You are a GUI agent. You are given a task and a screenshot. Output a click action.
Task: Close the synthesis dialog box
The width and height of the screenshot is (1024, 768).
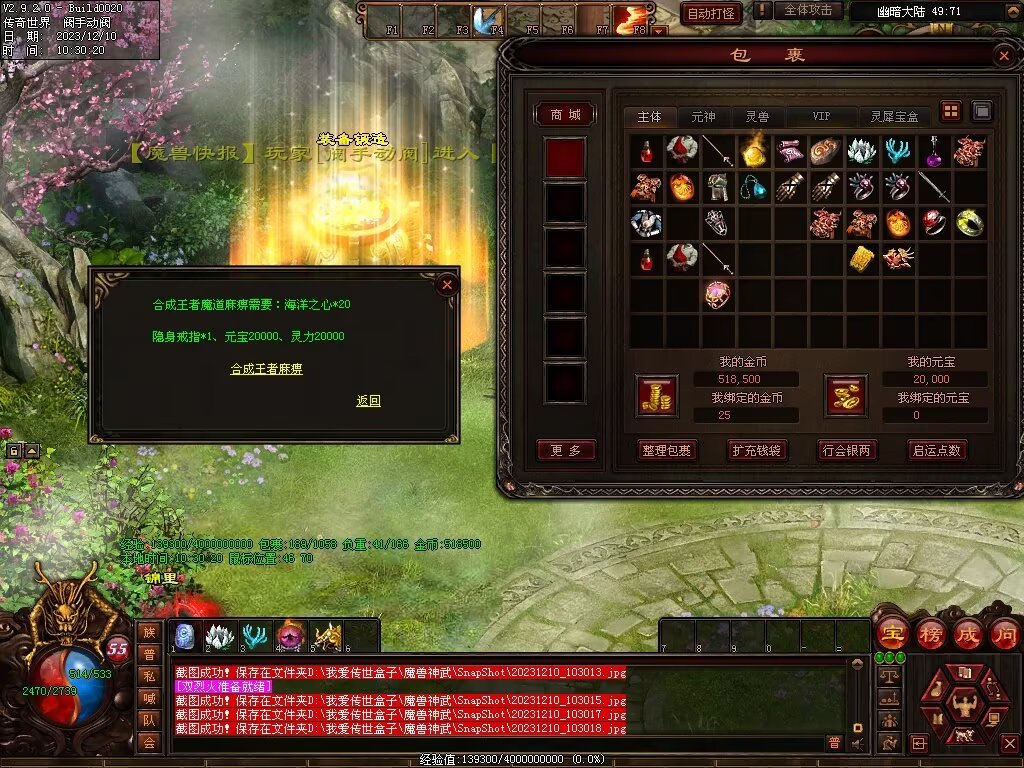(x=447, y=285)
